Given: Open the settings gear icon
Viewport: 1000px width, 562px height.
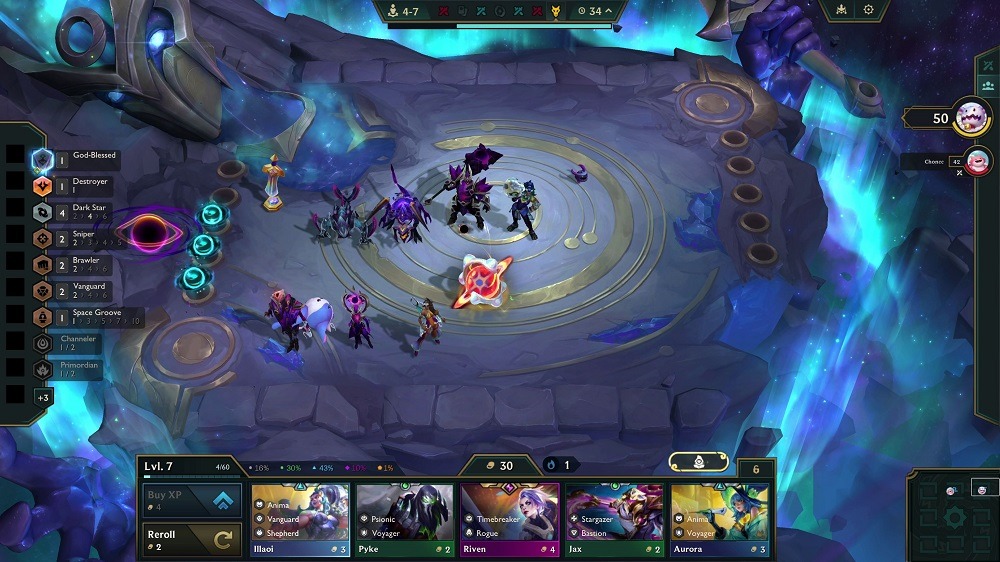Looking at the screenshot, I should pos(868,10).
